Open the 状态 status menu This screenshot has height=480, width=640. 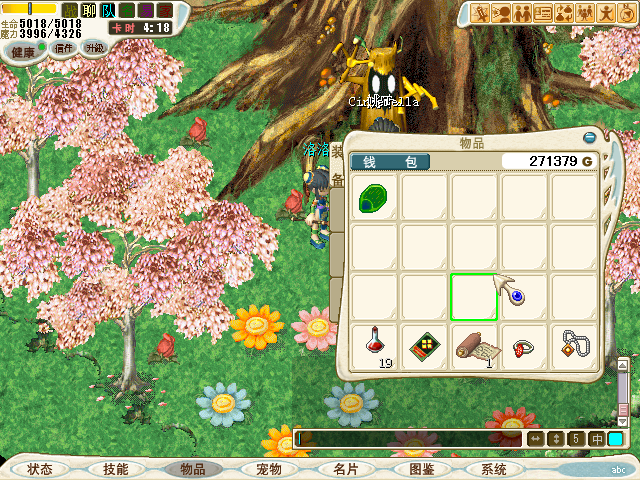pyautogui.click(x=40, y=469)
